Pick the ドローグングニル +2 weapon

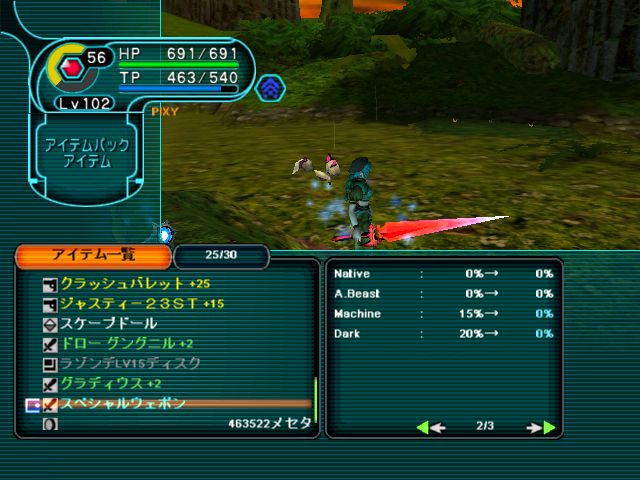126,343
